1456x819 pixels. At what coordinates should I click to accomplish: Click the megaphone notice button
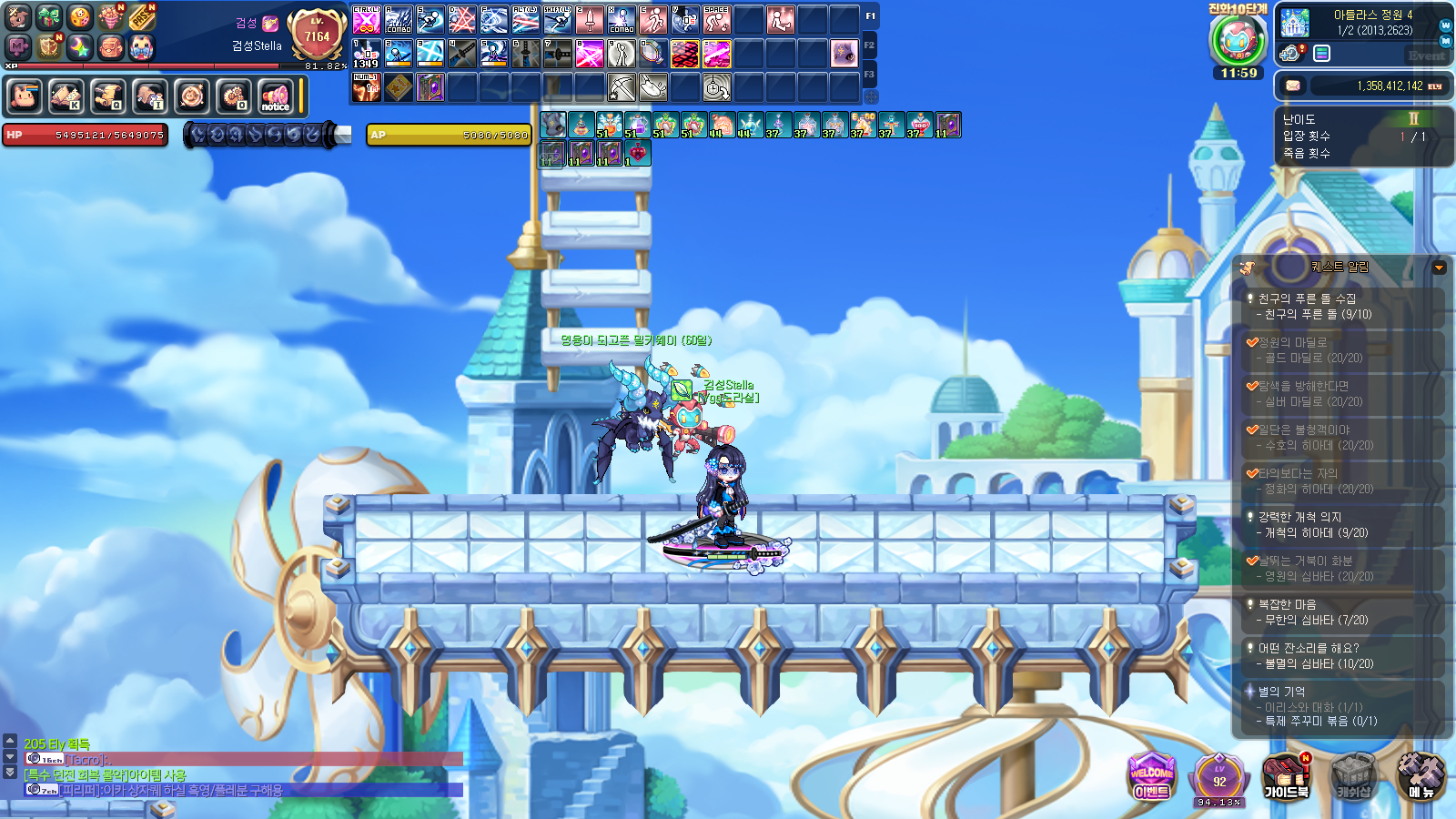pyautogui.click(x=275, y=96)
